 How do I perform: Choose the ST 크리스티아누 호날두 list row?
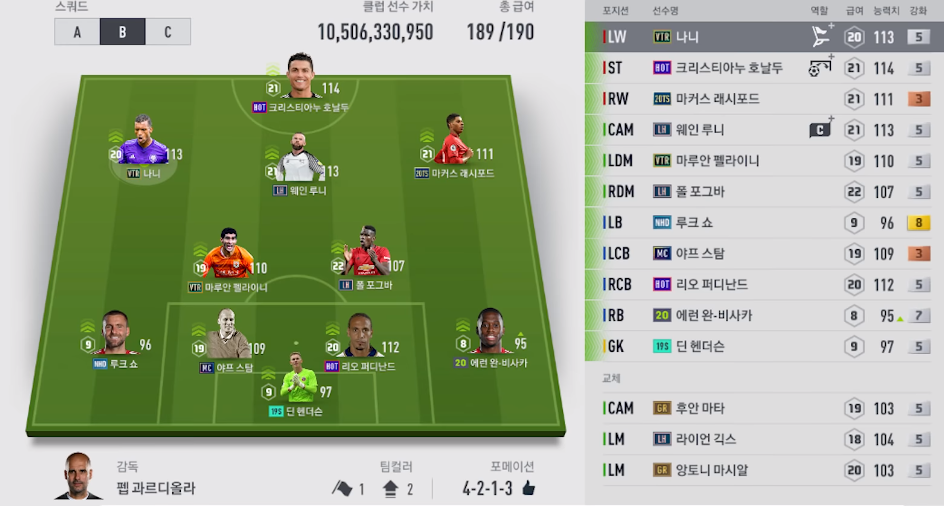click(764, 68)
